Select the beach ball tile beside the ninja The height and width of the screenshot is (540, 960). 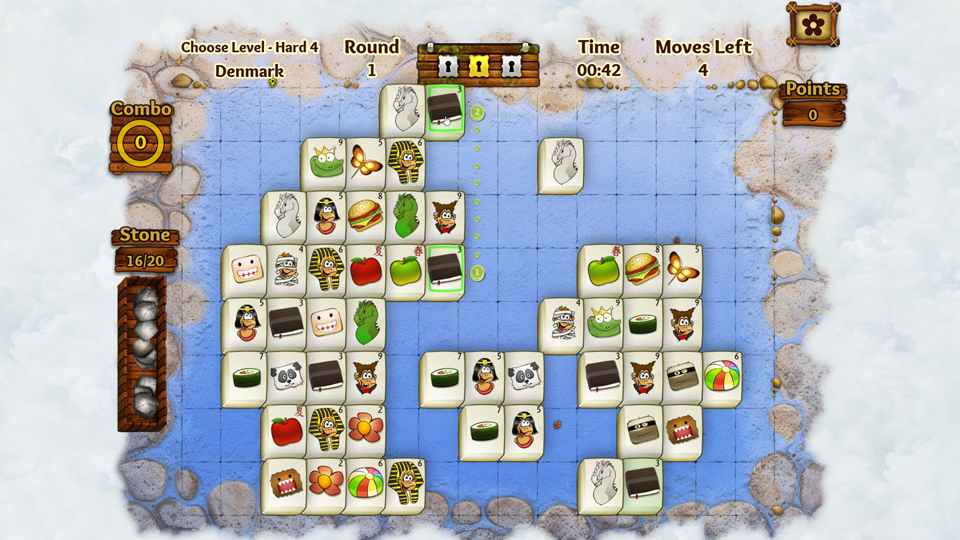720,378
